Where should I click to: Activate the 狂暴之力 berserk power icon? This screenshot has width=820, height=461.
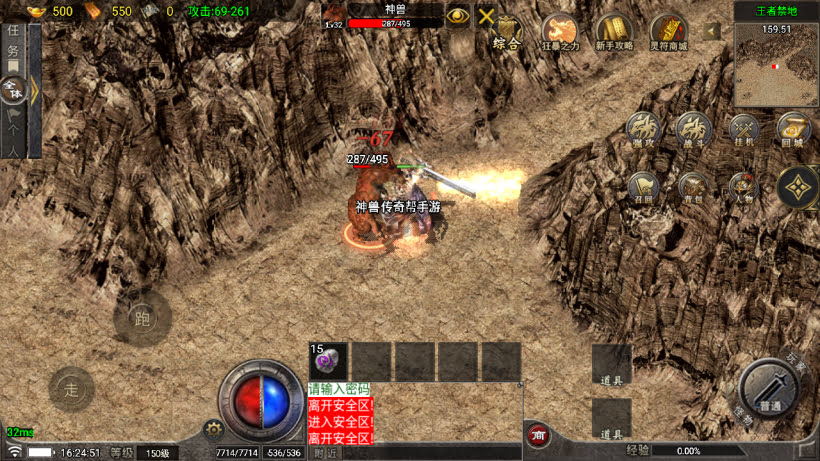click(560, 31)
